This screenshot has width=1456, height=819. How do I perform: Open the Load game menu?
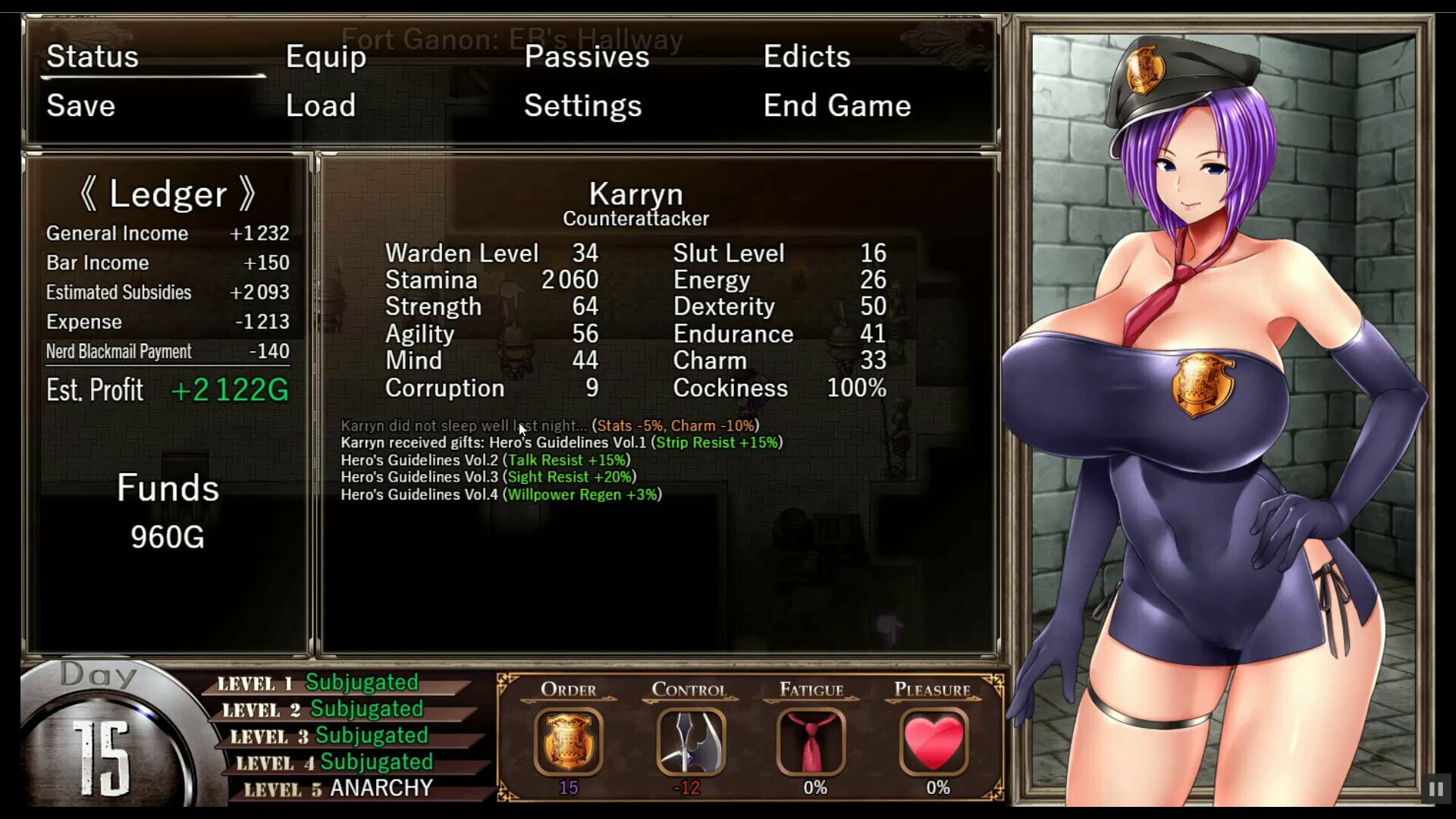click(320, 105)
